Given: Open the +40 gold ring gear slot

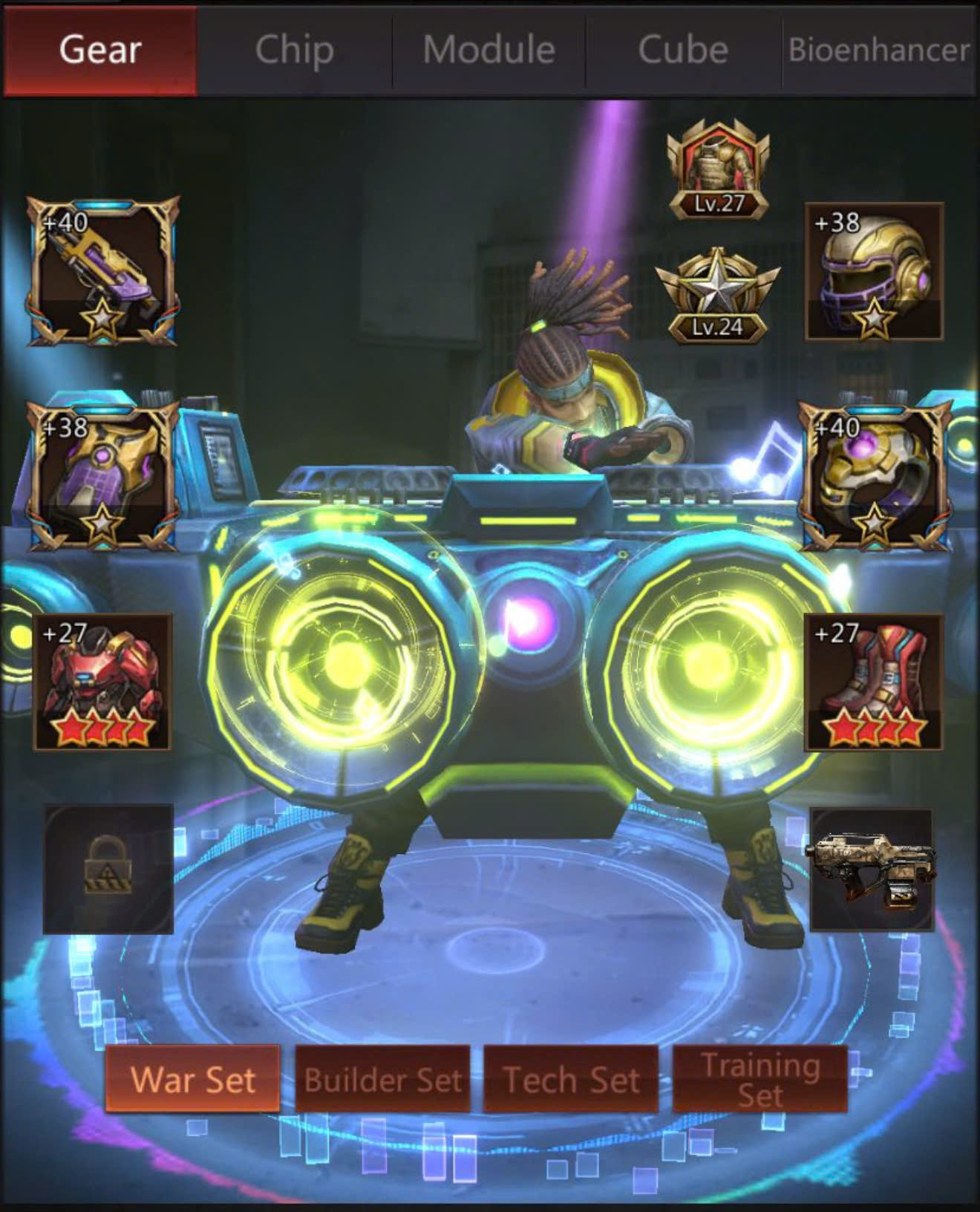Looking at the screenshot, I should tap(874, 476).
